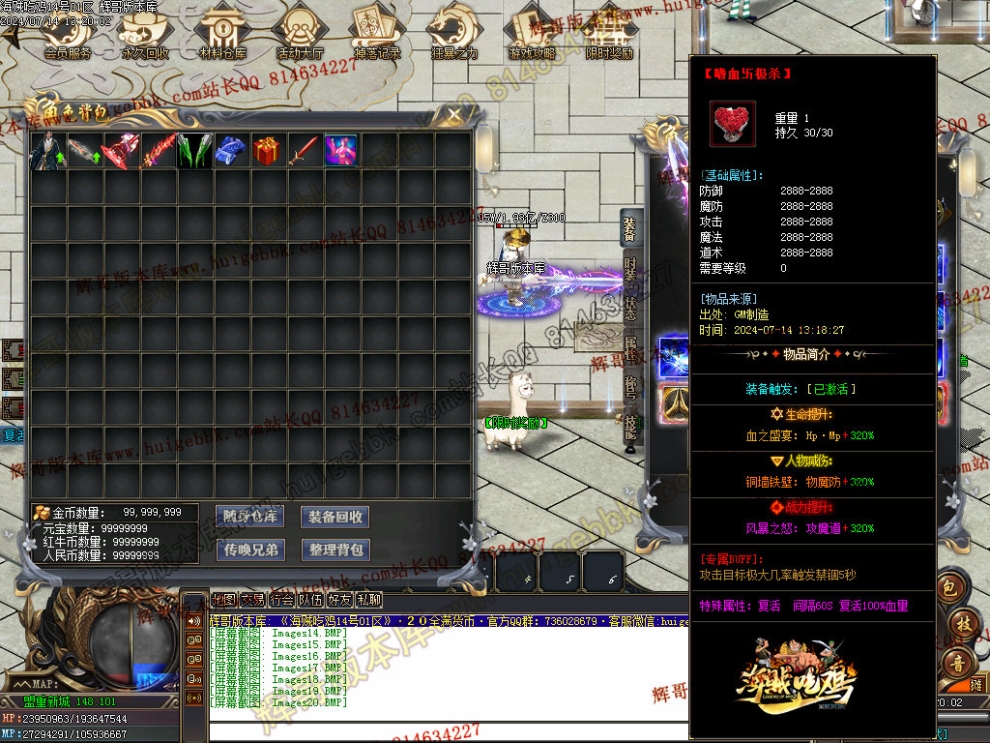Switch to the 私聊 private chat tab
This screenshot has height=743, width=990.
point(369,600)
